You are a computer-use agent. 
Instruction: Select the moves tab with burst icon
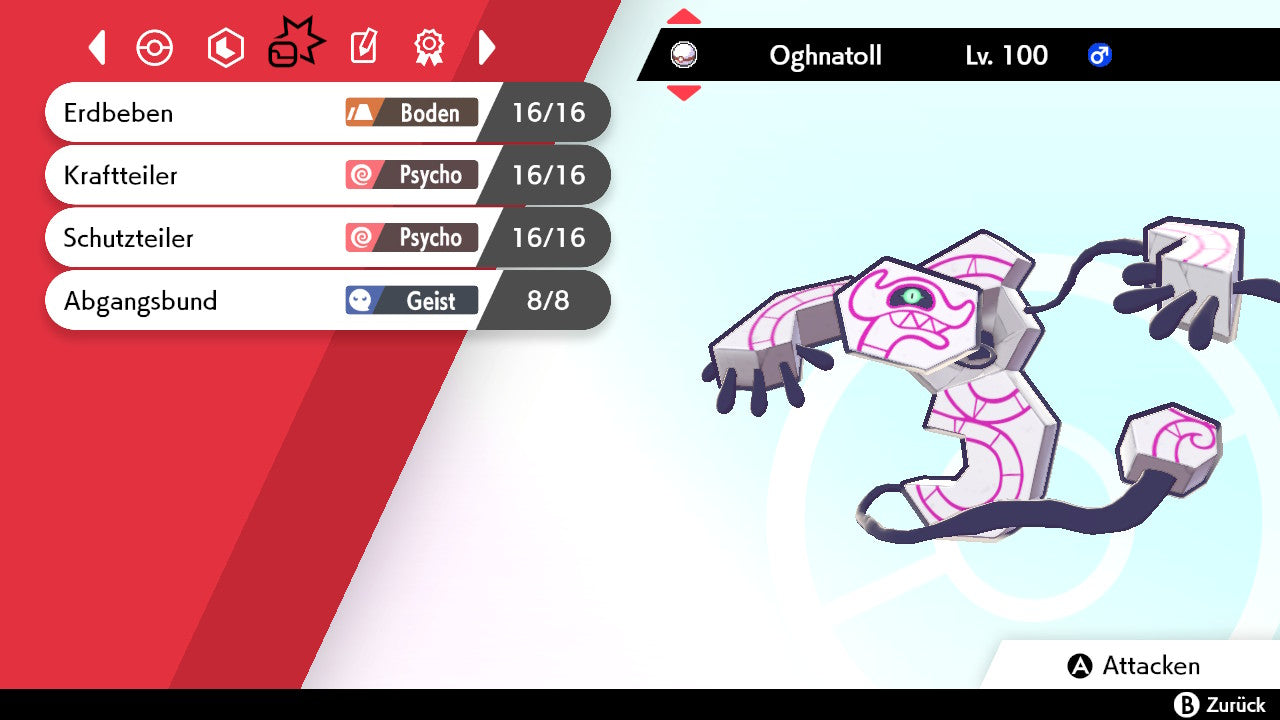[295, 46]
